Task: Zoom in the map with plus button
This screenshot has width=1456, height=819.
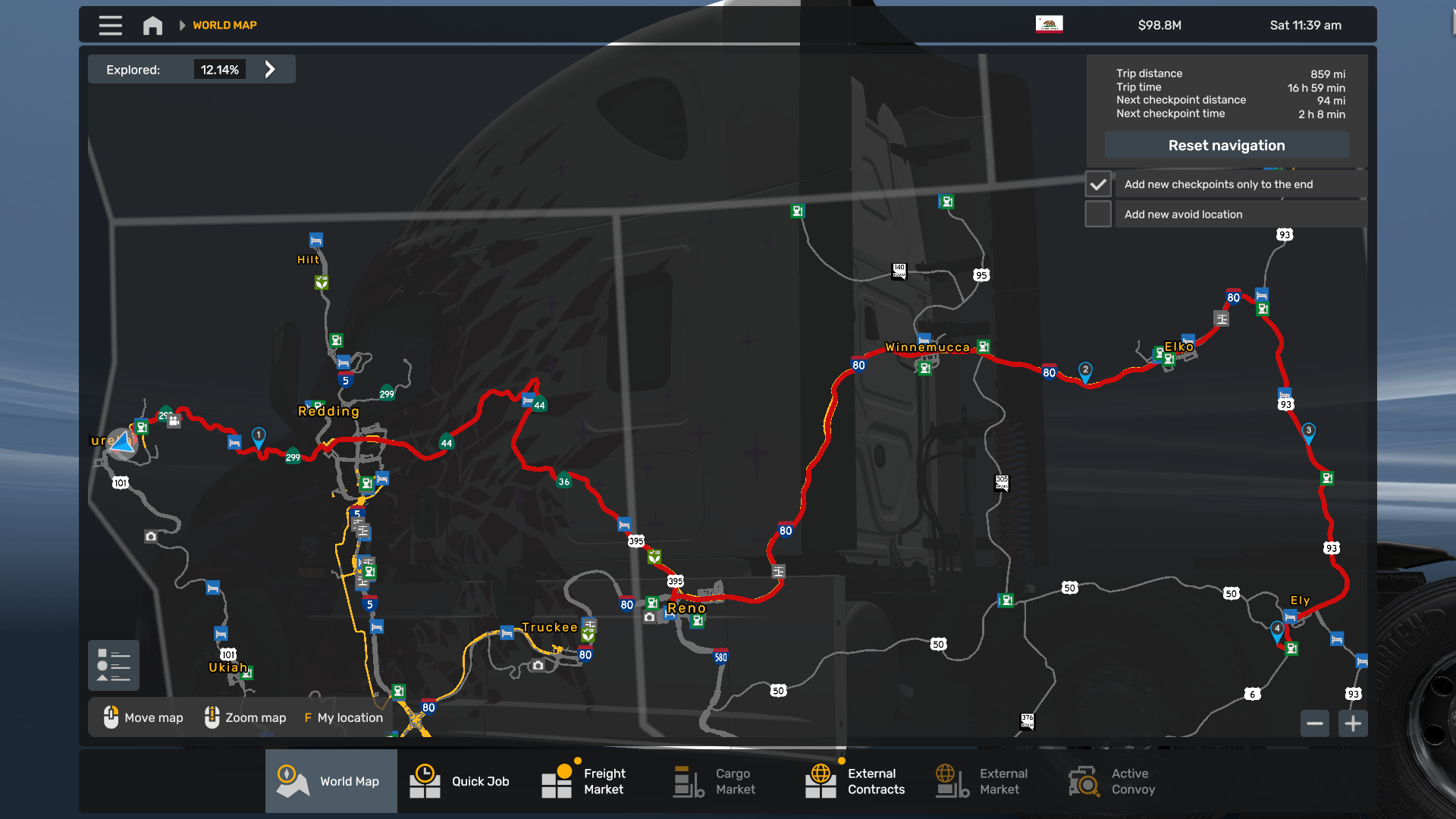Action: pos(1353,723)
